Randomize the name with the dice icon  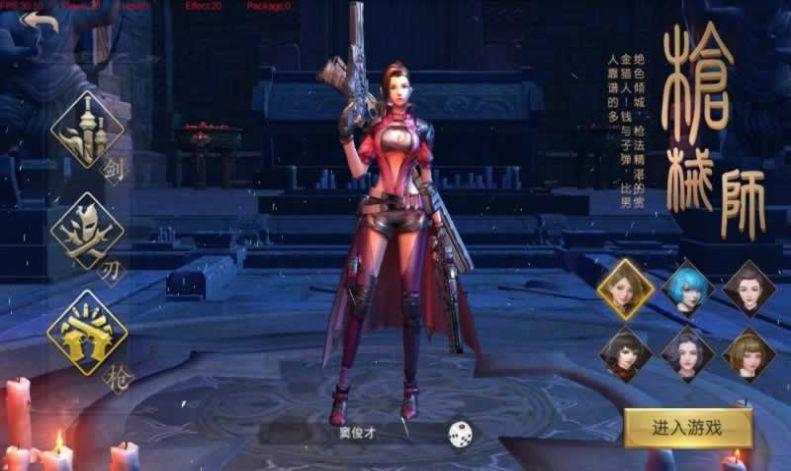(x=460, y=433)
